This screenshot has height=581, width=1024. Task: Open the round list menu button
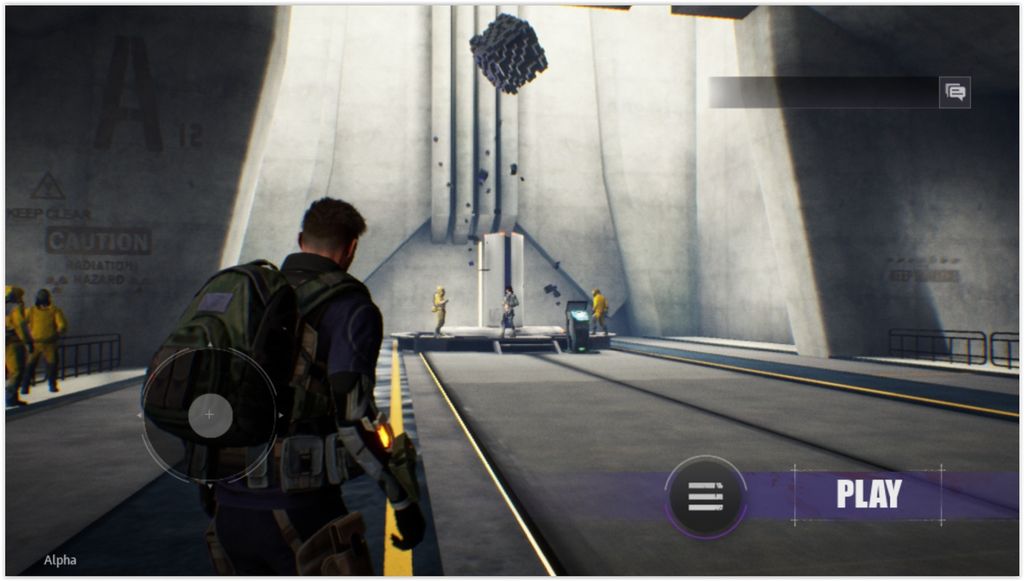(705, 496)
